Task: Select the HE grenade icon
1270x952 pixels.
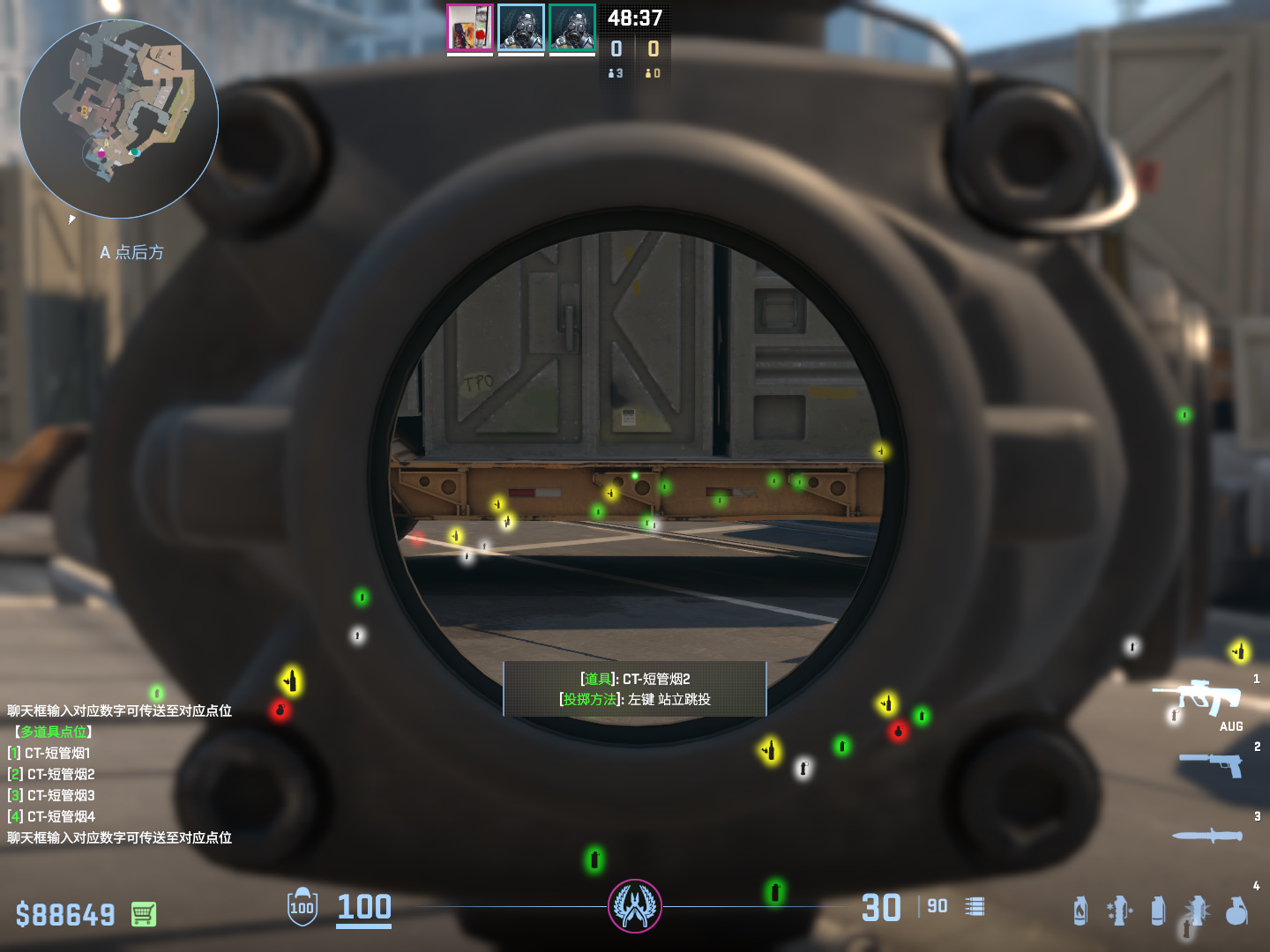Action: click(x=1236, y=911)
